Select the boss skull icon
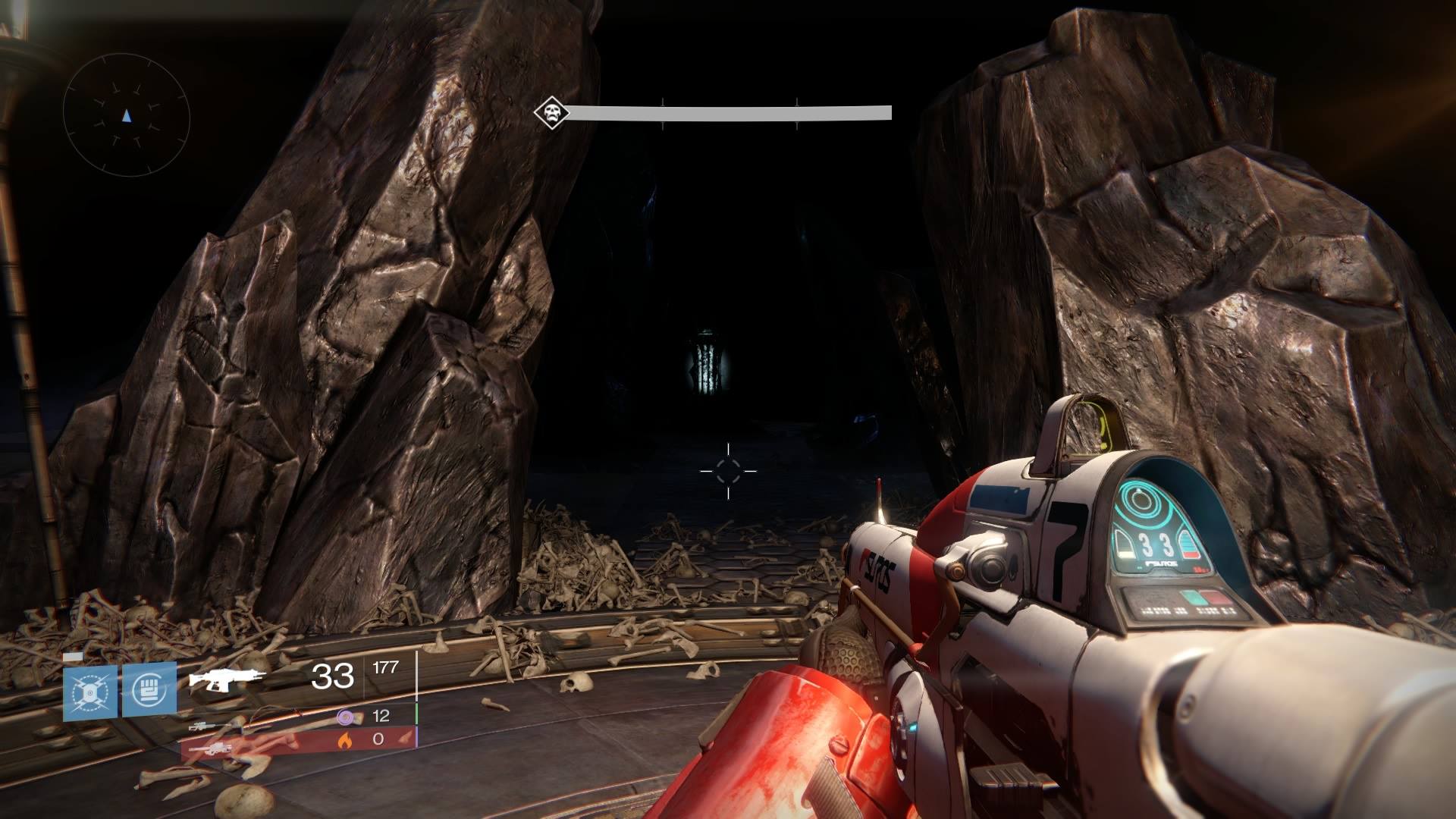This screenshot has width=1456, height=819. click(x=551, y=114)
